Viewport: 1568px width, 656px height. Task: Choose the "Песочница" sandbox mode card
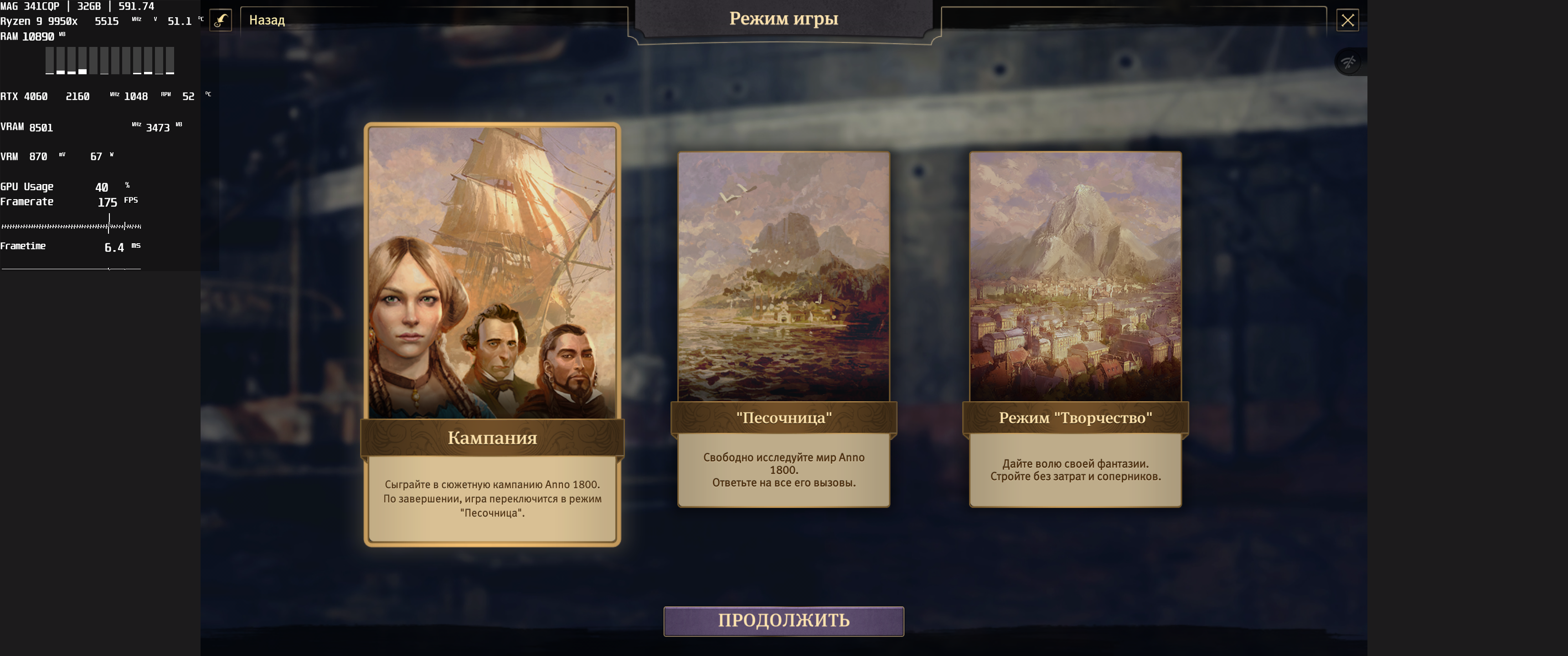coord(784,328)
